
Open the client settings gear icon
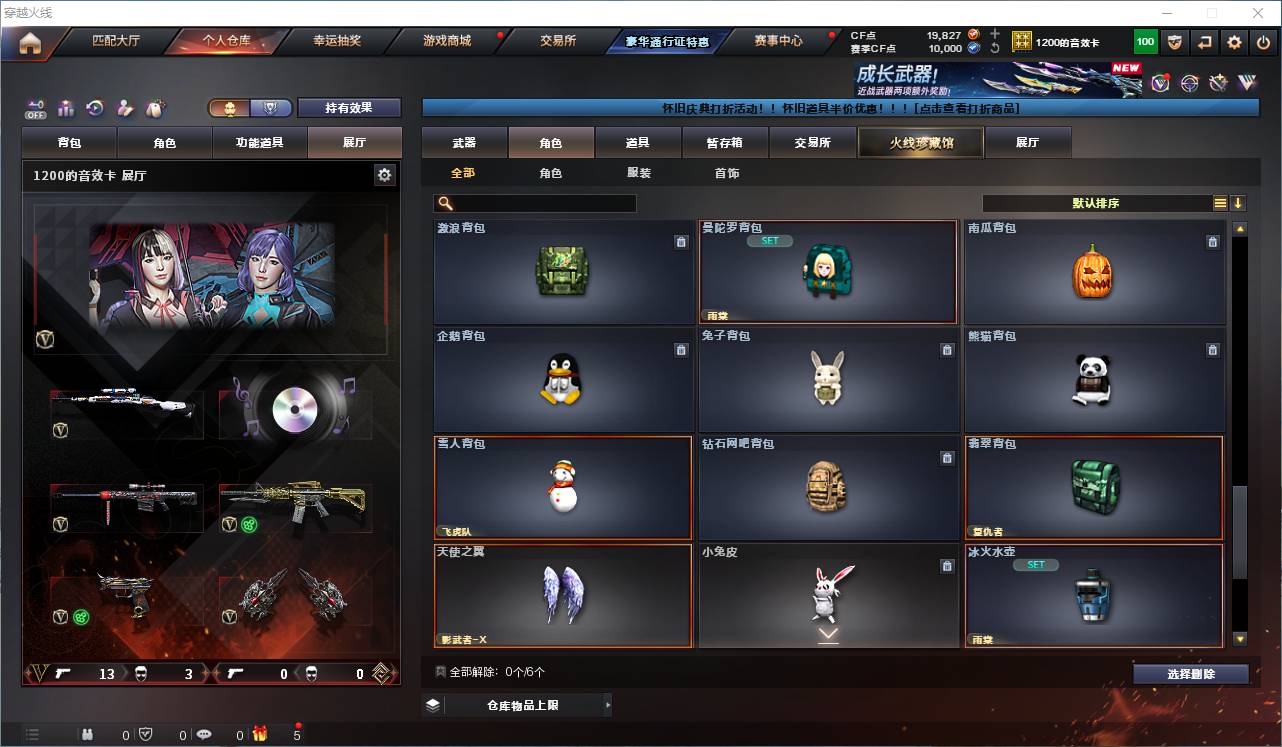1235,42
